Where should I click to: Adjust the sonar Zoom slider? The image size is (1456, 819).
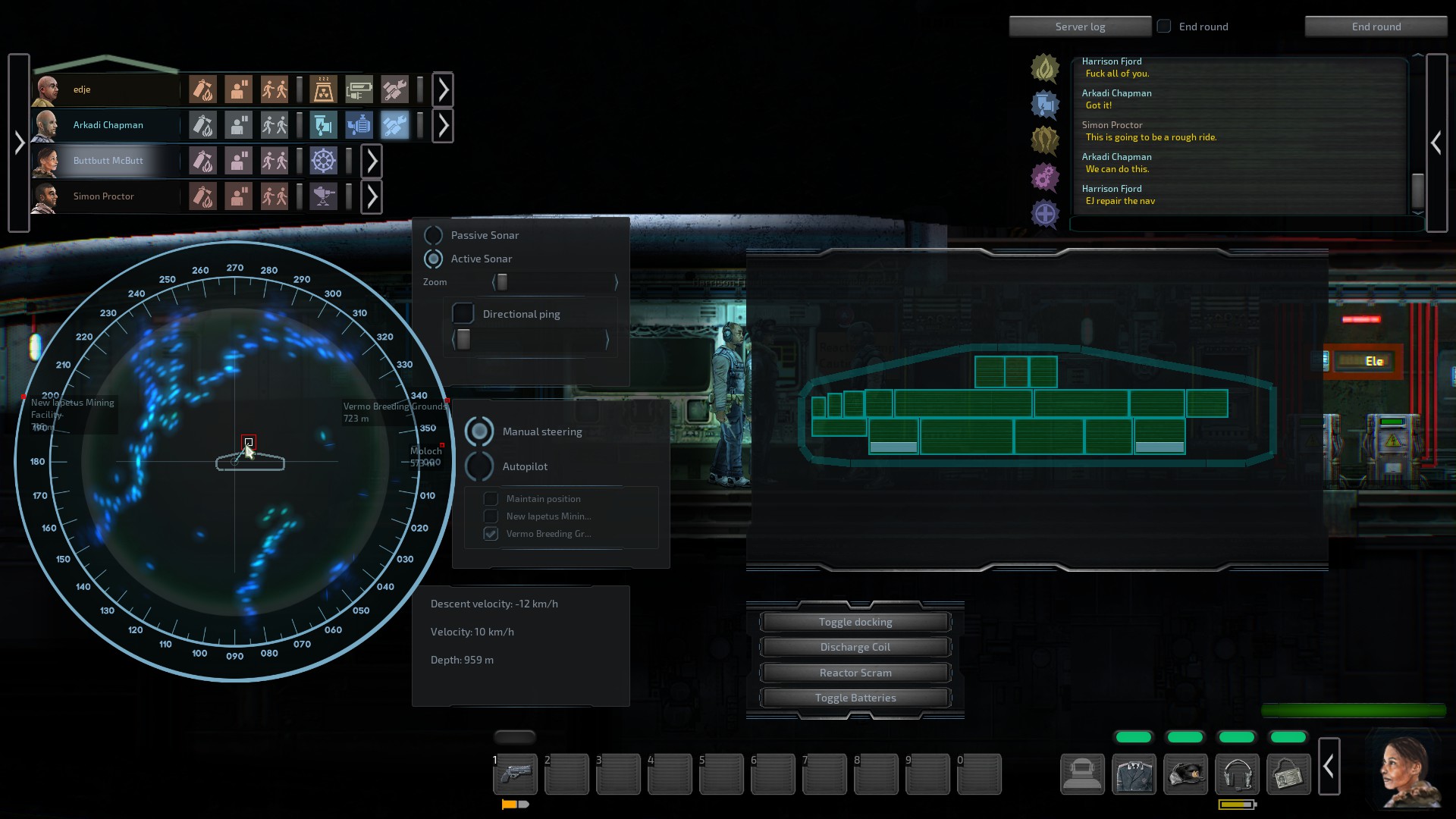click(501, 282)
